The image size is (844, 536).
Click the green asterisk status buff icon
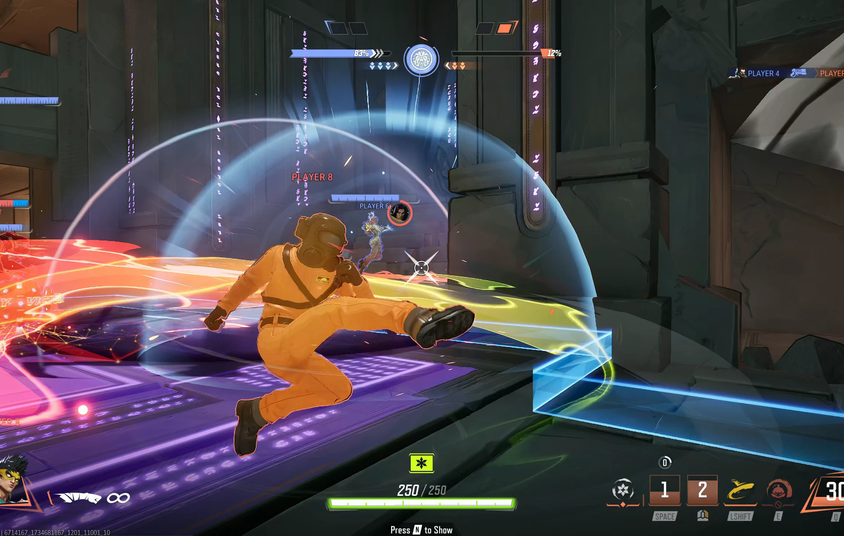422,463
